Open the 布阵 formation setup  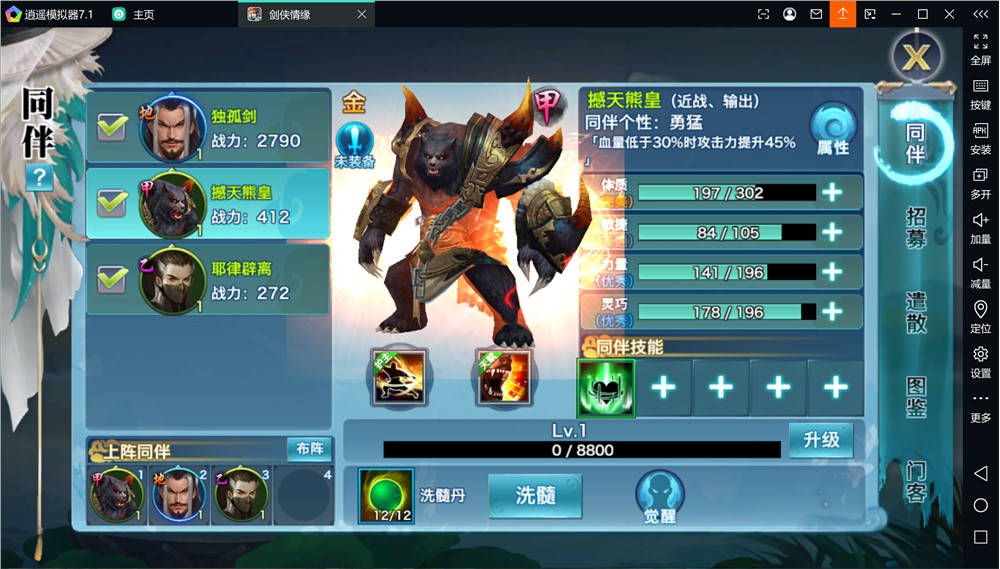pos(309,449)
